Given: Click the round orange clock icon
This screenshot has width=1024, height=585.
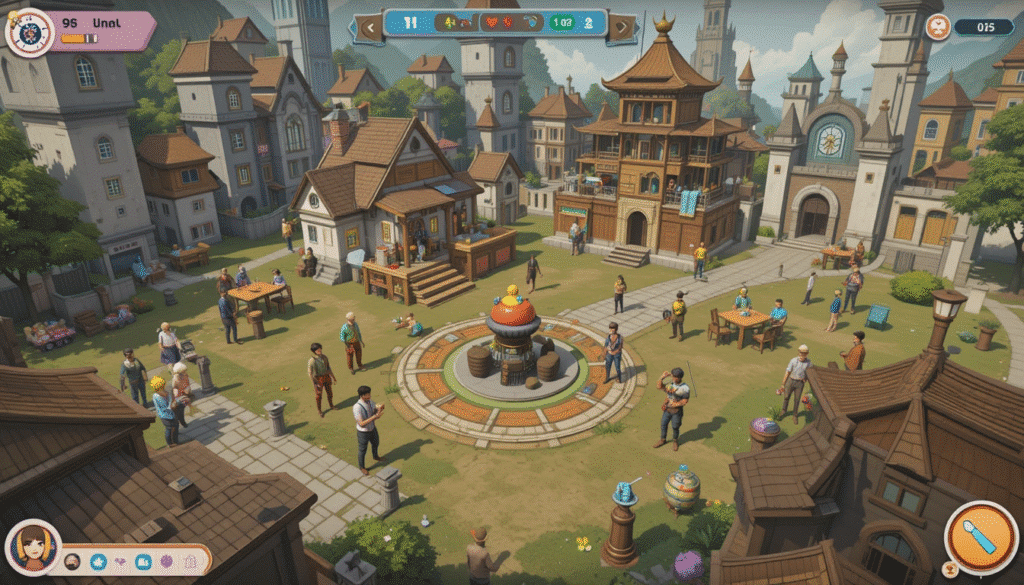Looking at the screenshot, I should [937, 27].
